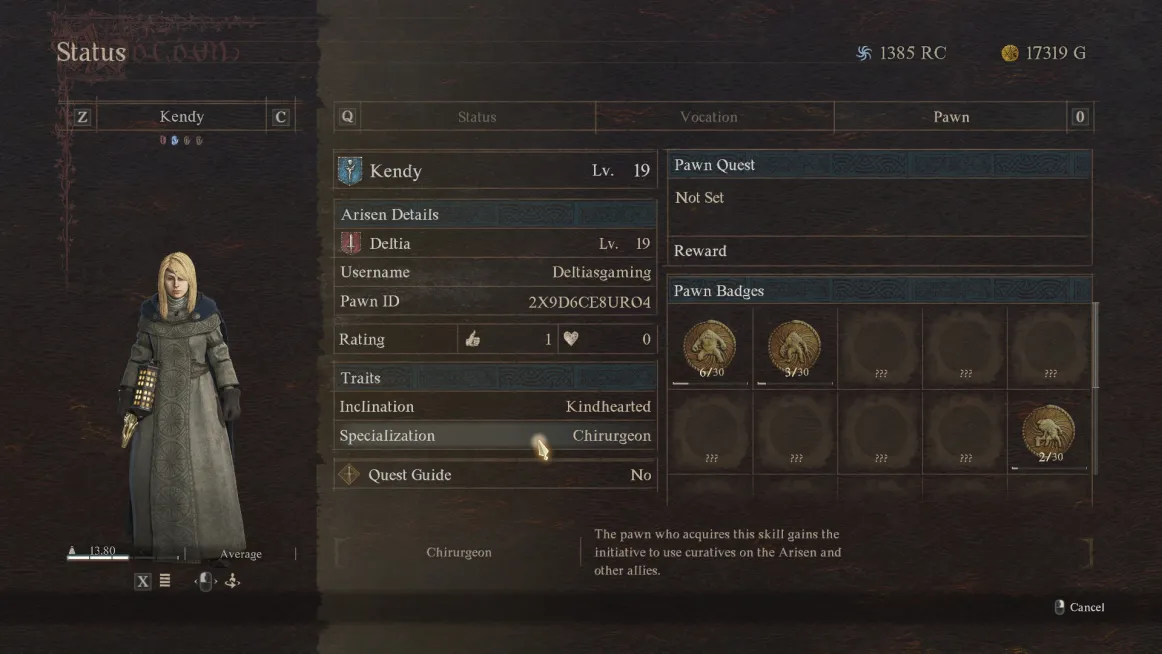Select the Pawn tab
Viewport: 1162px width, 654px height.
951,117
